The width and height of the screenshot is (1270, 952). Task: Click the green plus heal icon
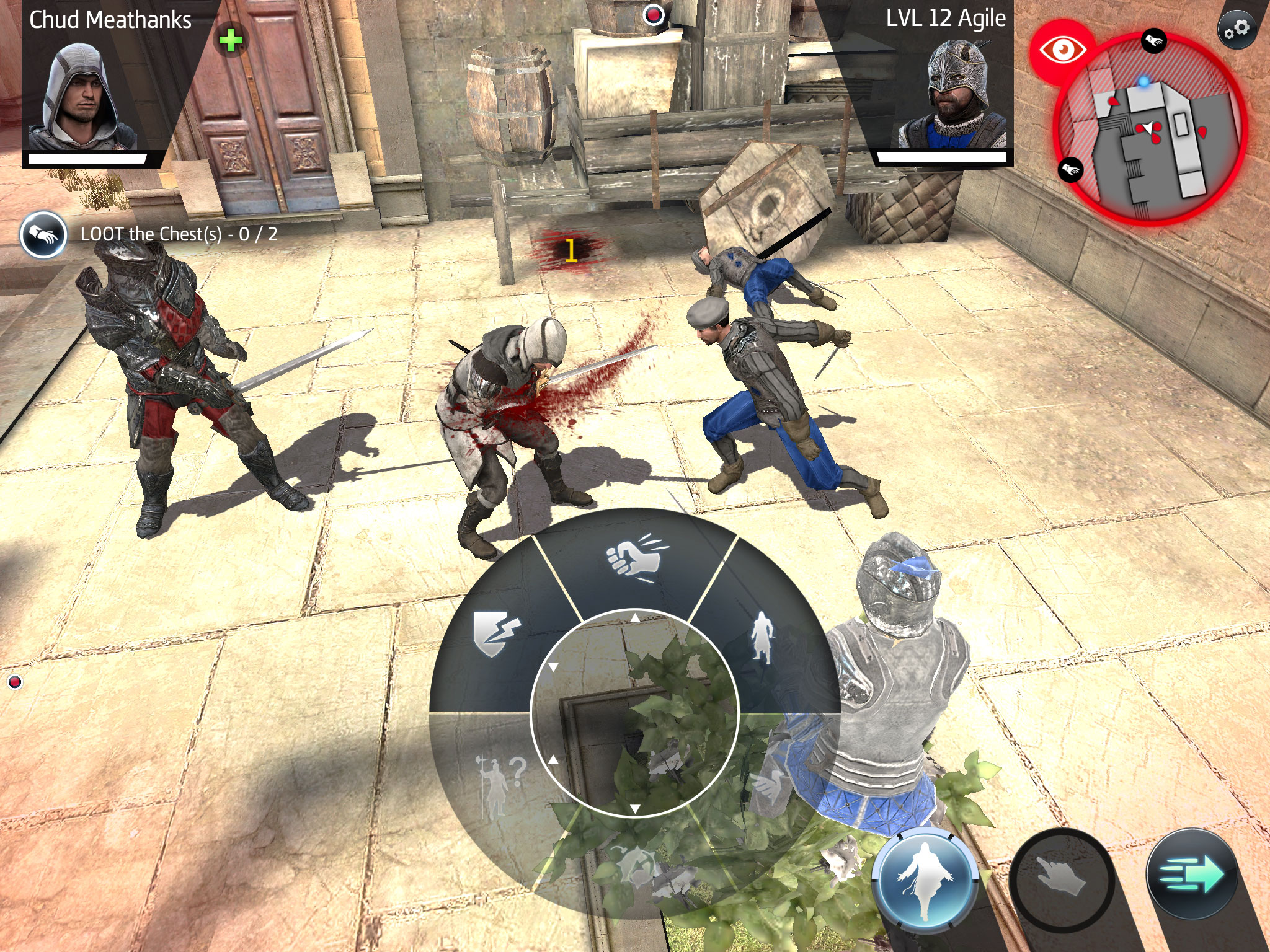click(x=231, y=42)
